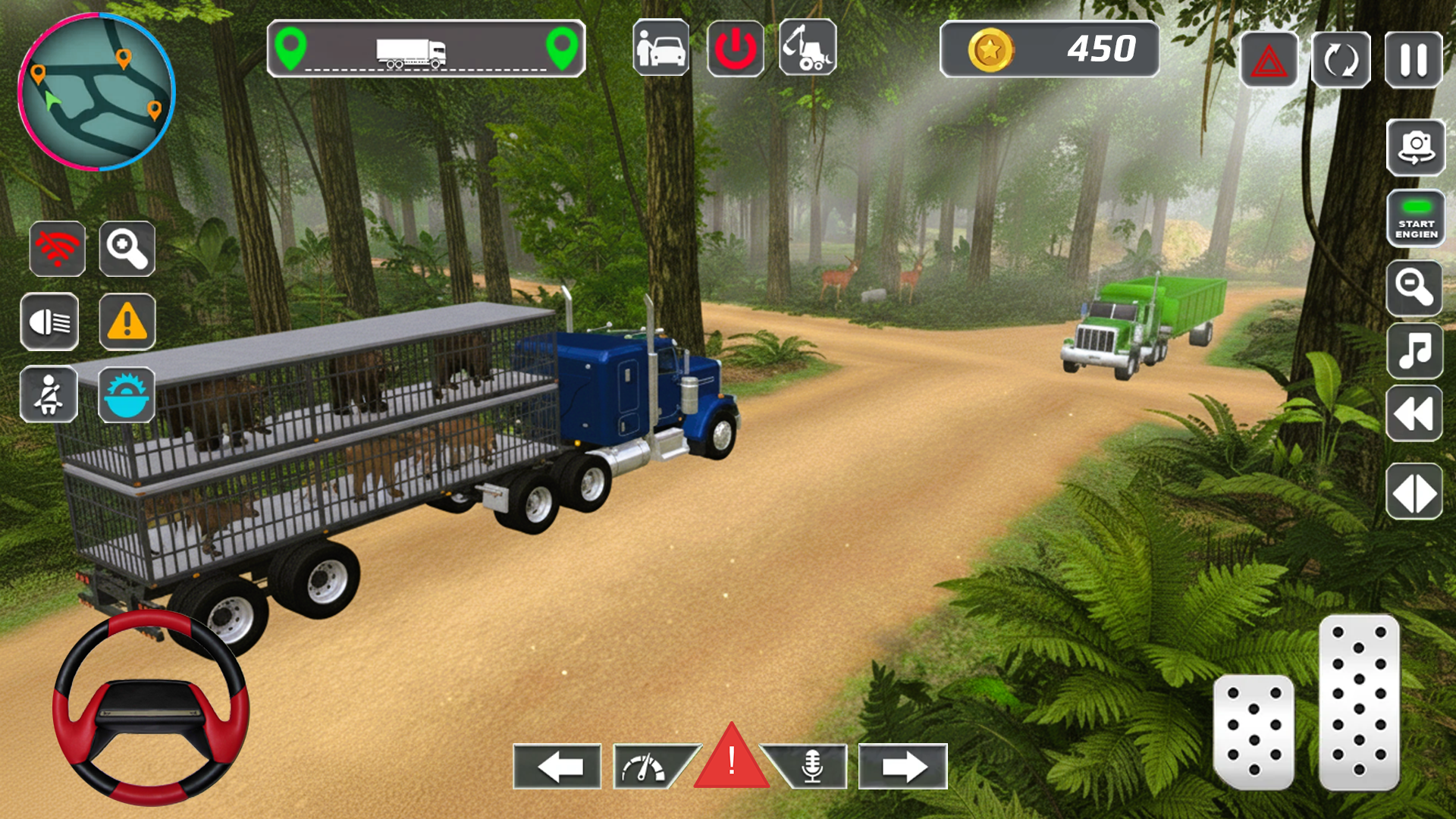Toggle the crossed-out wifi icon
1456x819 pixels.
click(x=58, y=249)
